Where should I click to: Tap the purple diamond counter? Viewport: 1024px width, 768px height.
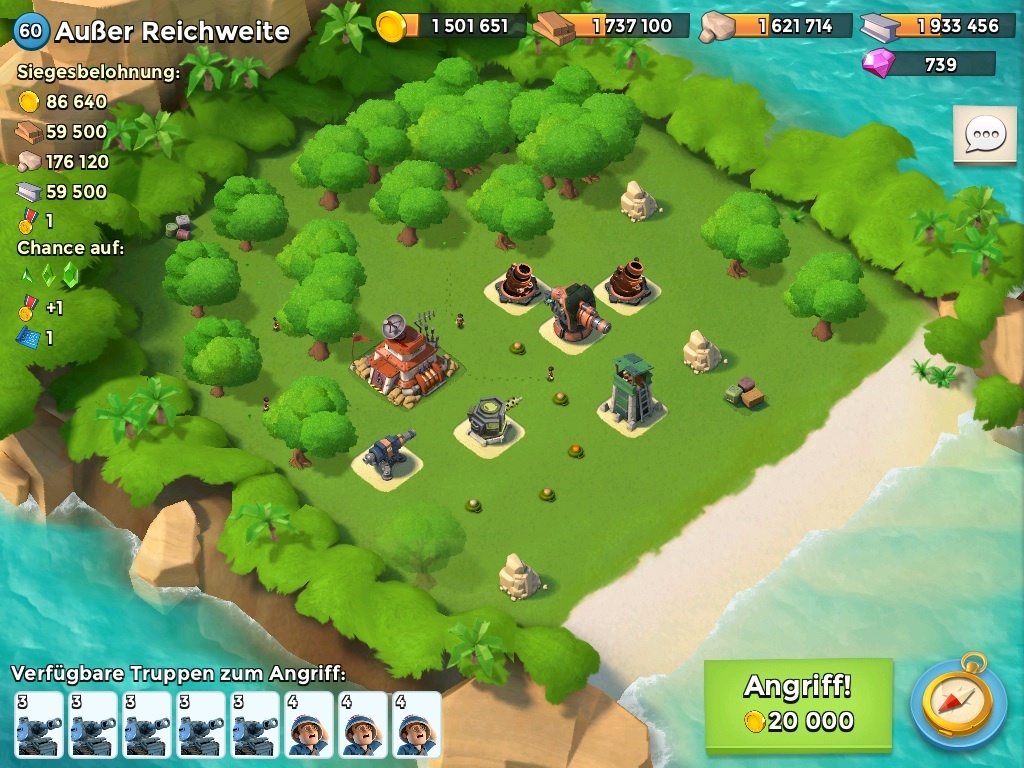929,64
